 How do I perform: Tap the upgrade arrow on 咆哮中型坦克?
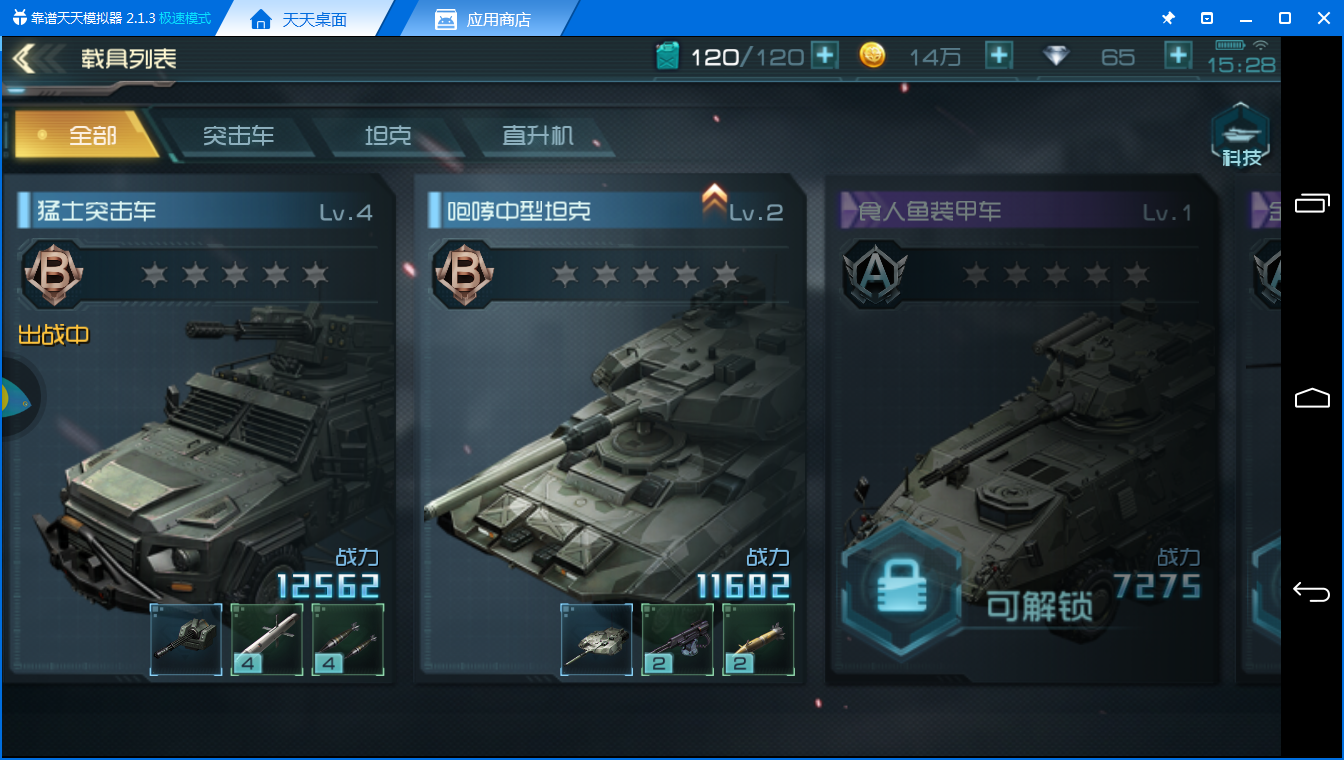point(714,200)
